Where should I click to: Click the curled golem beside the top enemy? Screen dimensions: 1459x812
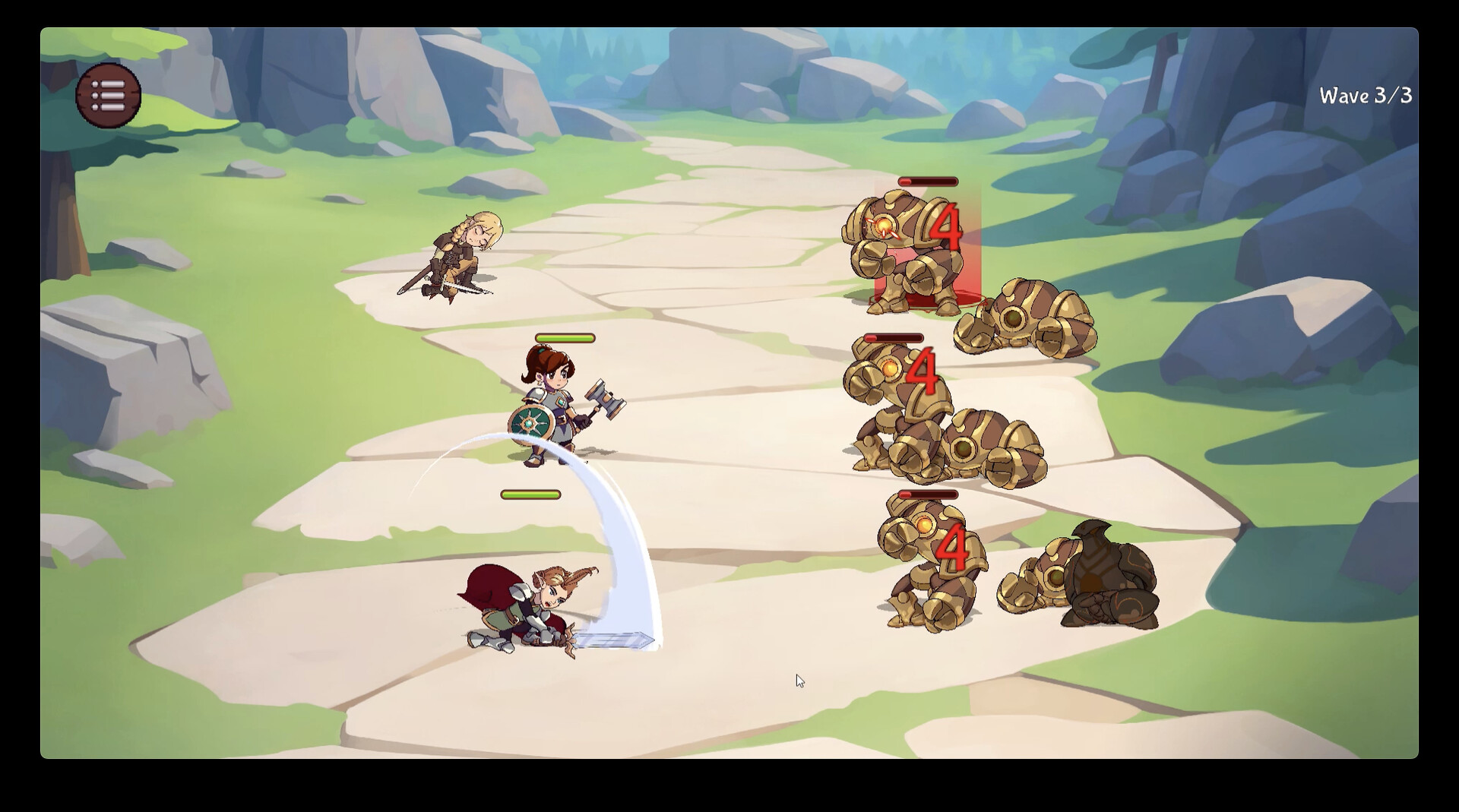(1026, 319)
